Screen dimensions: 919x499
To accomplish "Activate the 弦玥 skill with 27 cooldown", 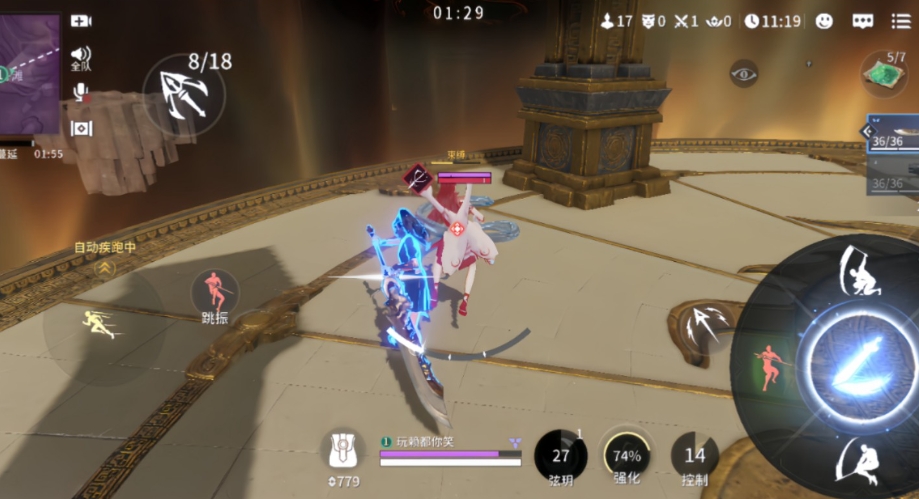I will tap(561, 456).
